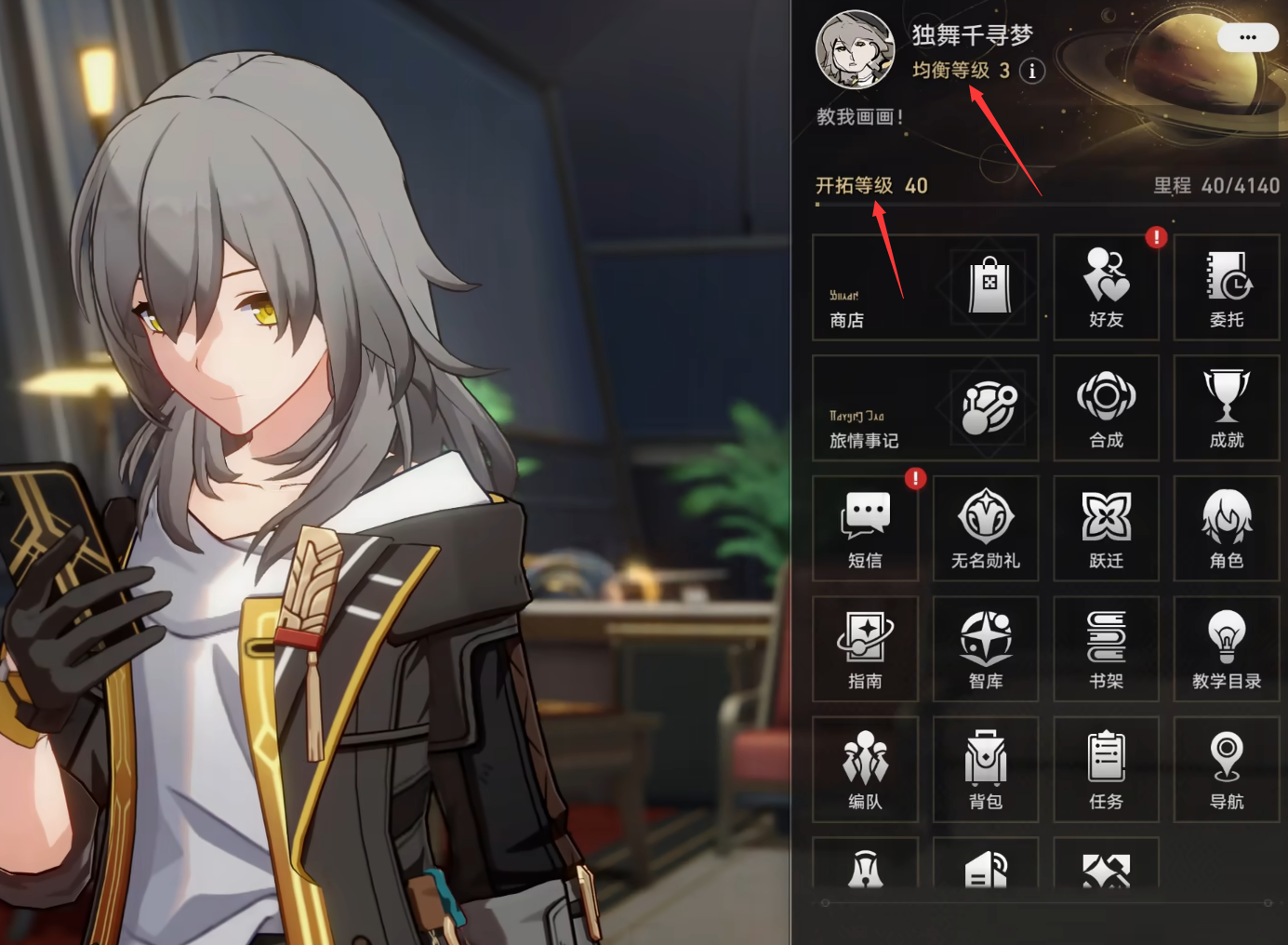
Task: Open the 指南 guide
Action: point(865,649)
